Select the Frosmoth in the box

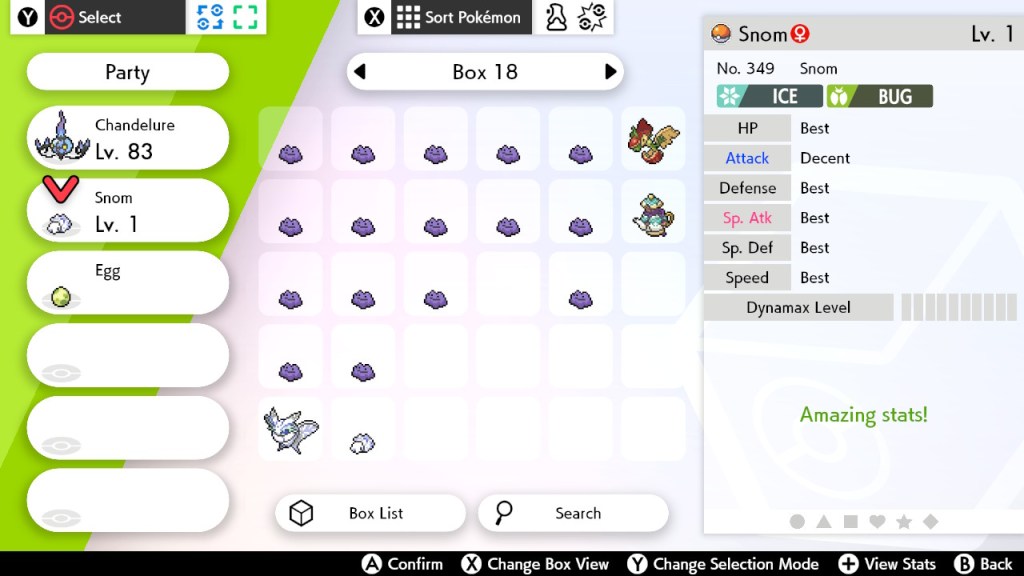point(290,428)
